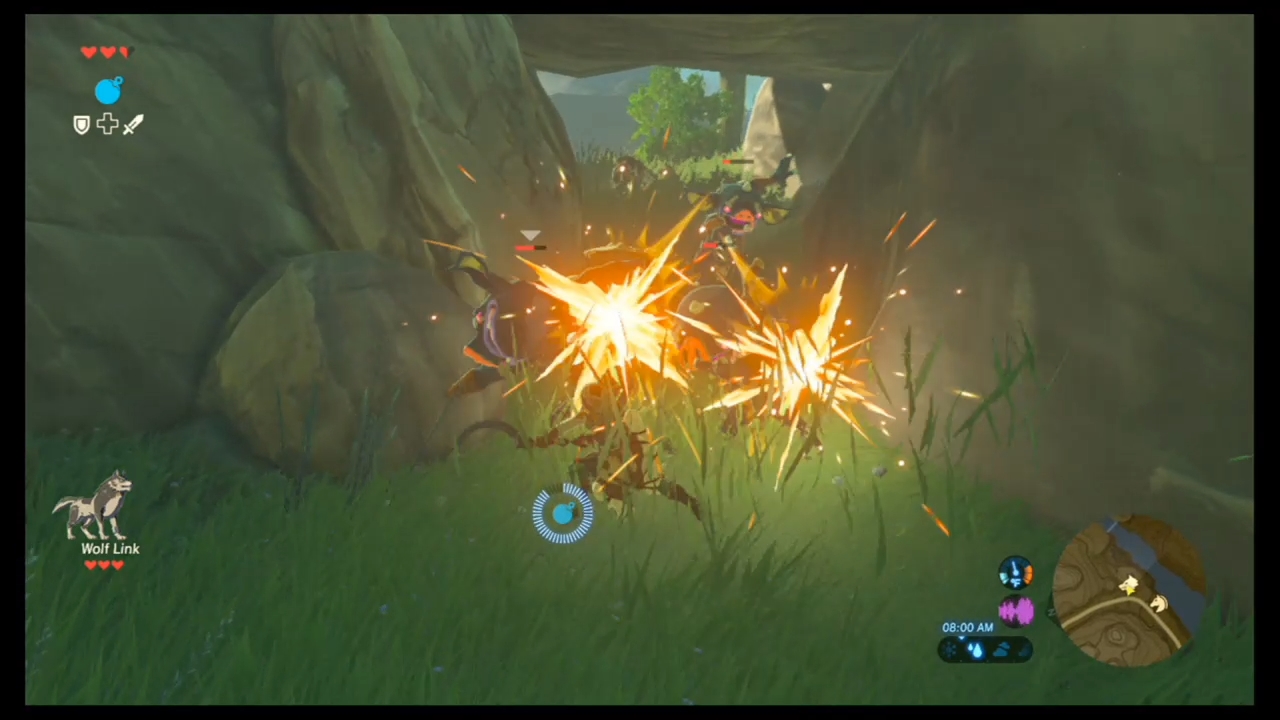Click the shield icon in the HUD
The width and height of the screenshot is (1280, 720).
pyautogui.click(x=82, y=124)
